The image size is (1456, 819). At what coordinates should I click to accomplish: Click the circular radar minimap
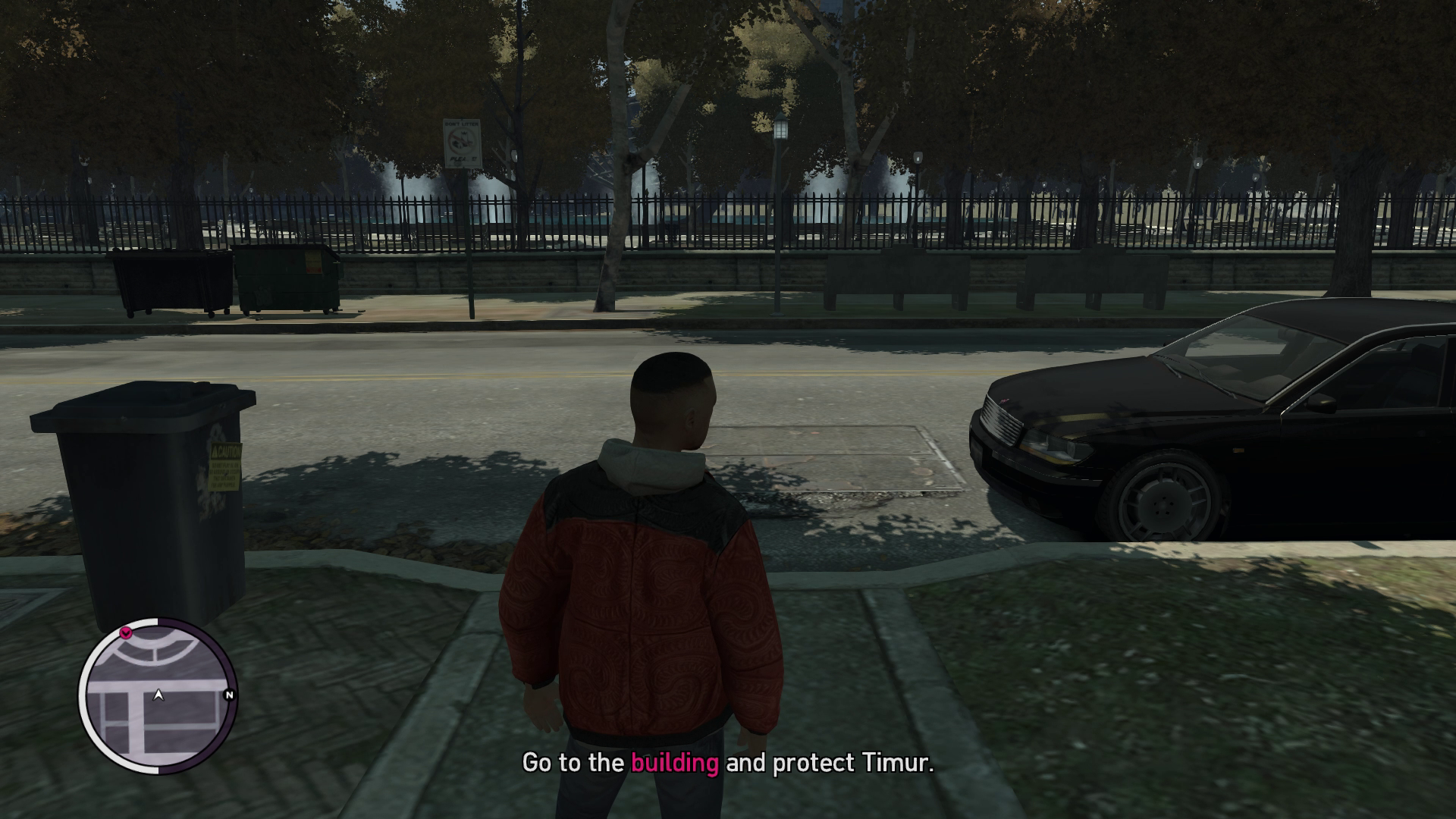point(158,695)
